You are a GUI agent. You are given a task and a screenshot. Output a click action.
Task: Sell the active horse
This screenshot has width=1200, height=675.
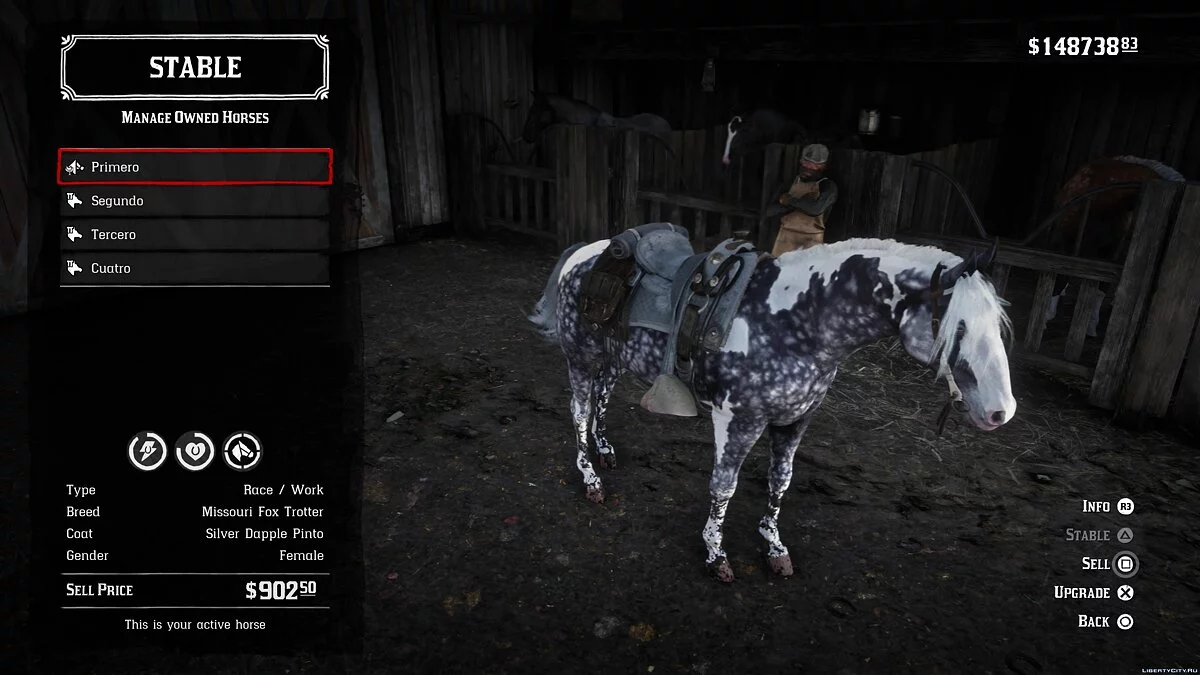coord(1110,564)
